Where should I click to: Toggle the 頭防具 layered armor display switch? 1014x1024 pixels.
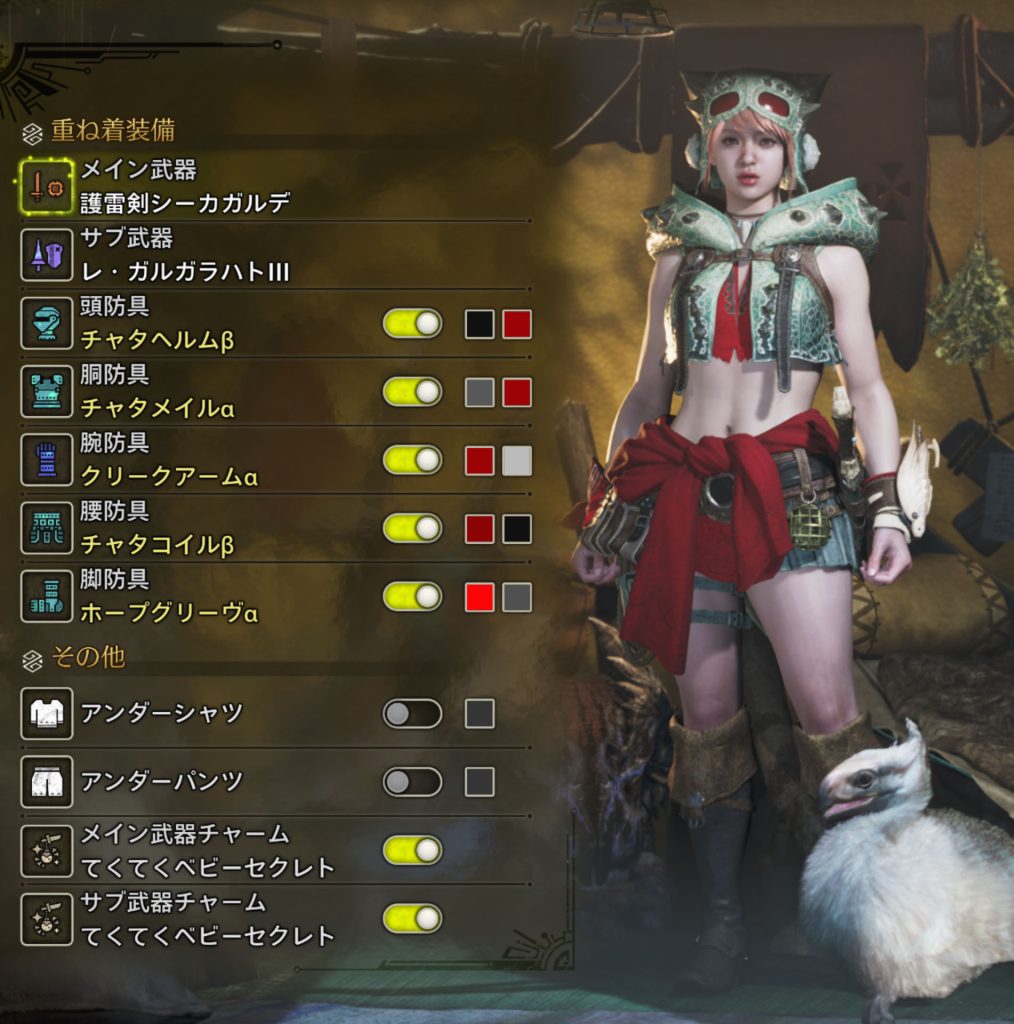click(412, 324)
